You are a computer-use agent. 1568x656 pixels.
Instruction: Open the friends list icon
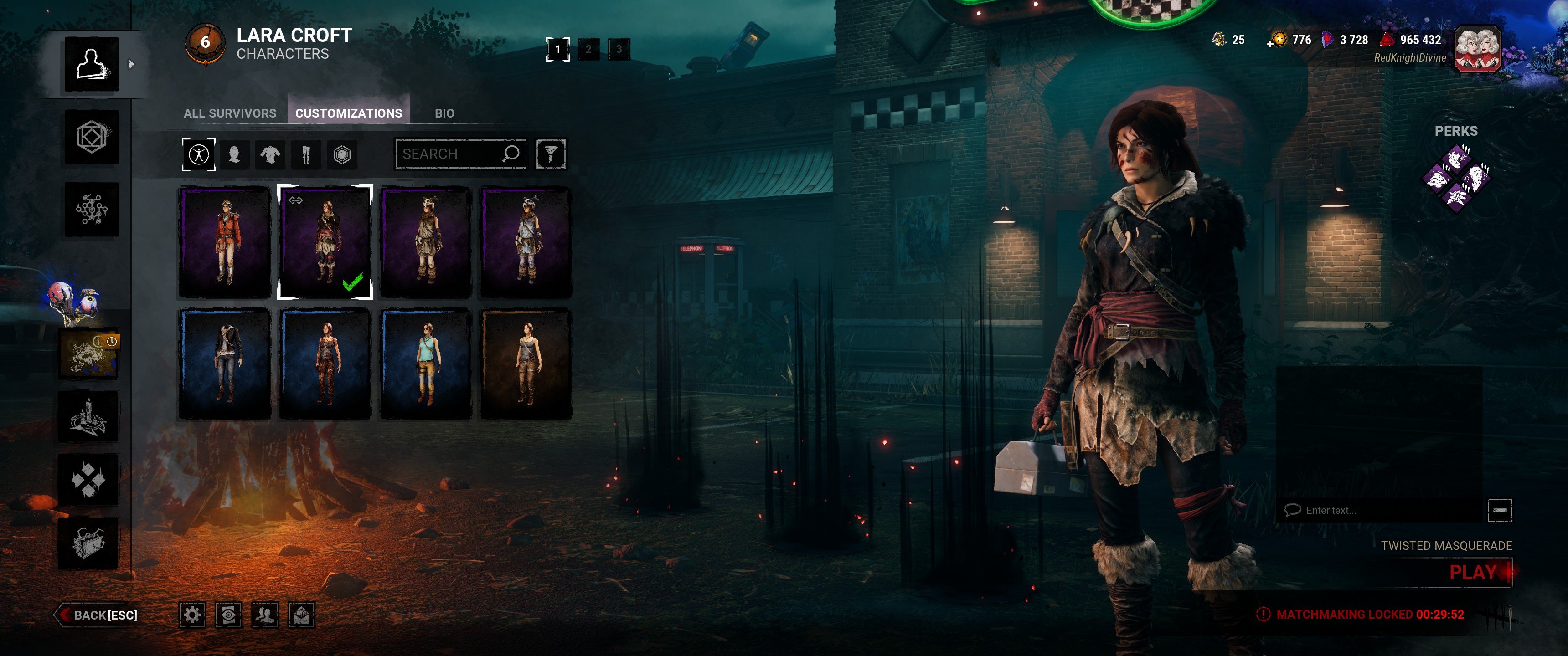tap(265, 615)
